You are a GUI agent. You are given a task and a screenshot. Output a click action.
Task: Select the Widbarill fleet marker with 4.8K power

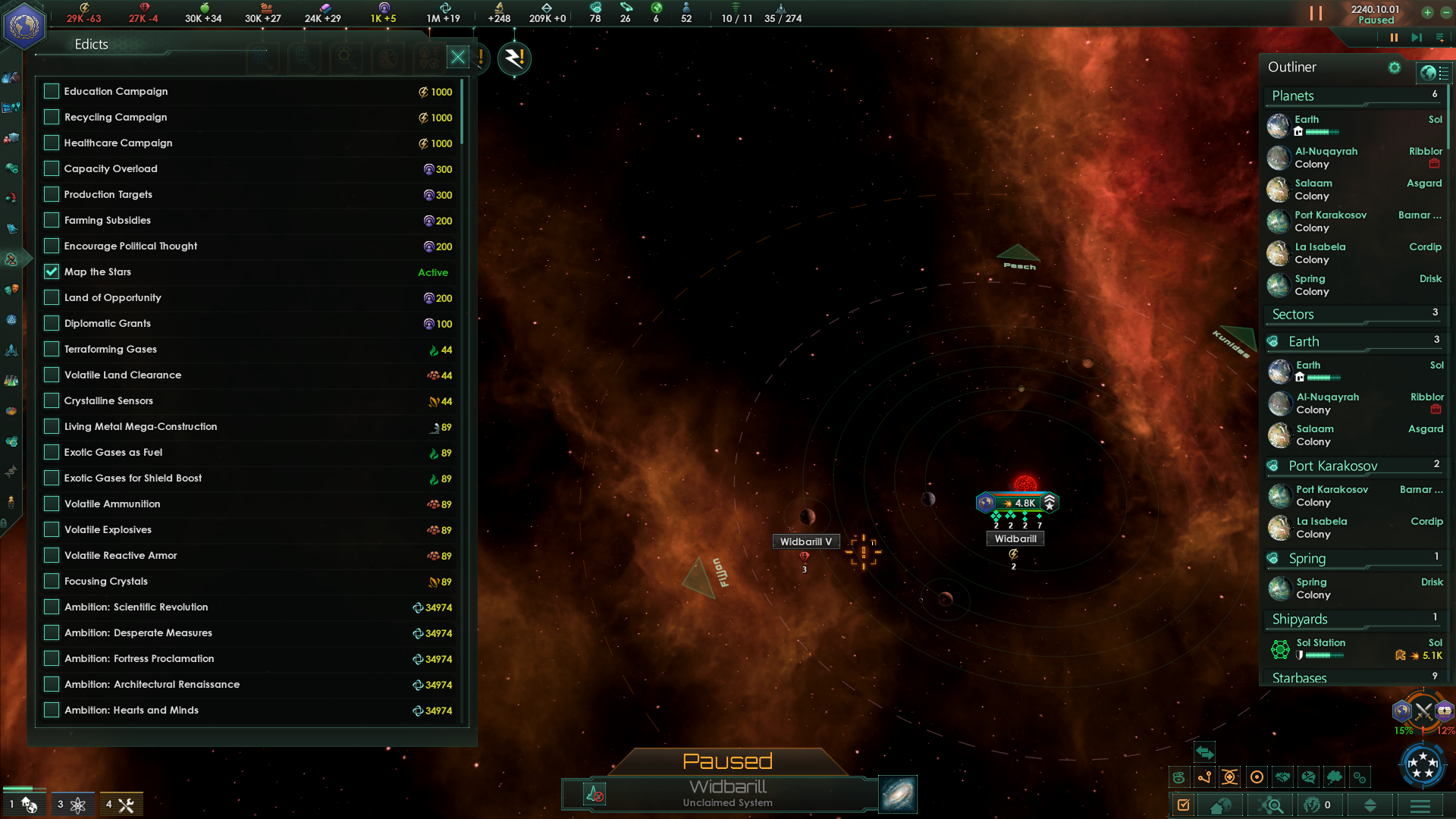pyautogui.click(x=1017, y=503)
